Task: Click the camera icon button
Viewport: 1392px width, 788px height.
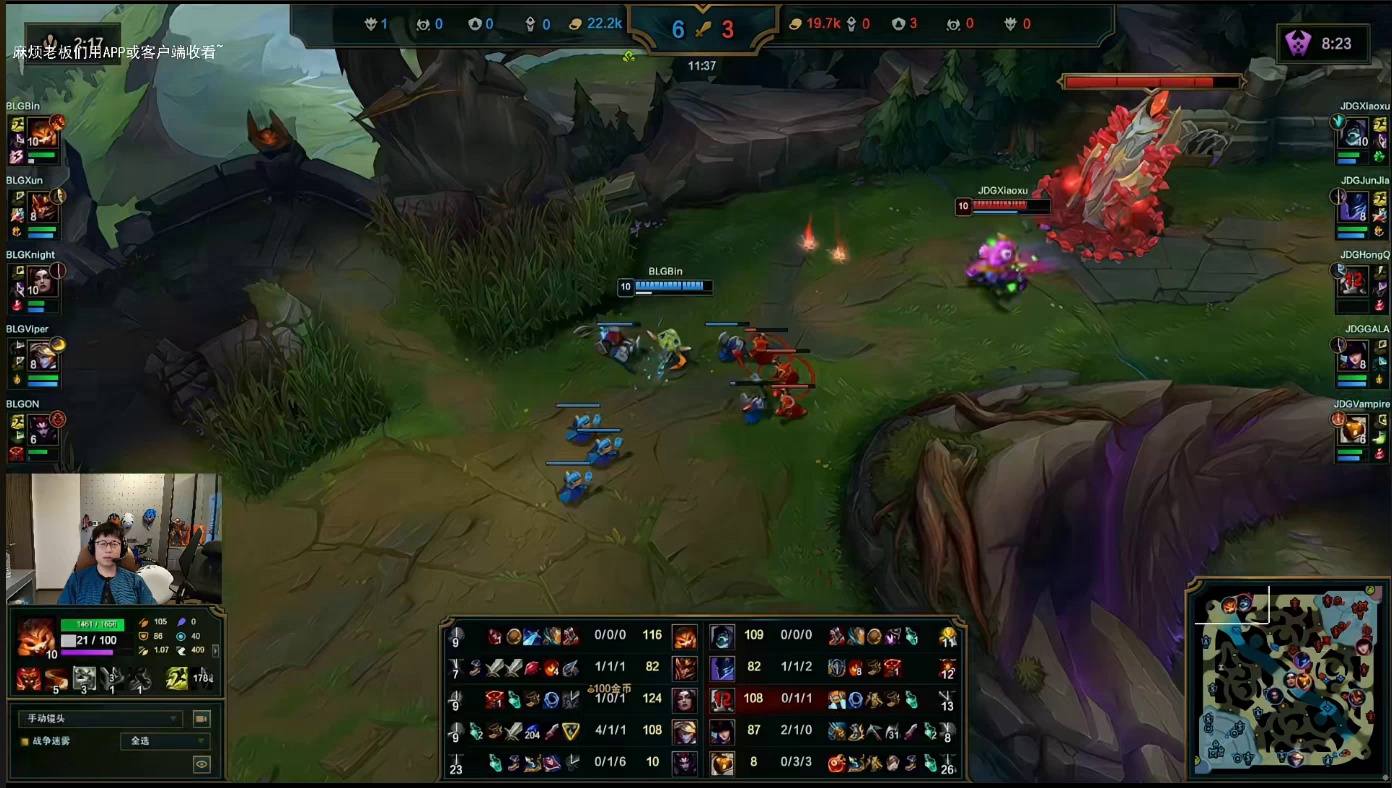Action: coord(201,719)
